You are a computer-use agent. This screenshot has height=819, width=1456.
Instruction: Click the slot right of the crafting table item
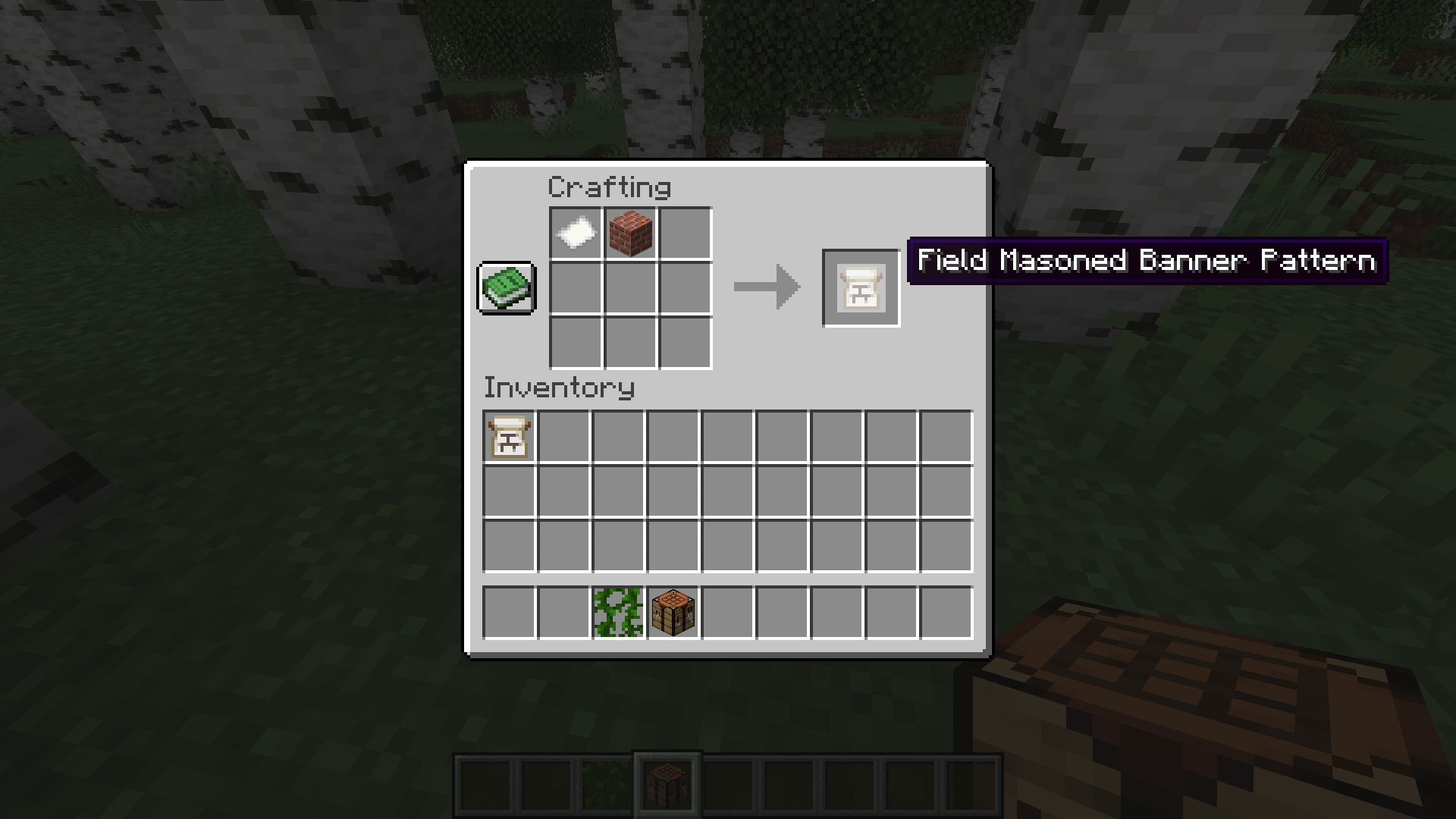coord(728,613)
